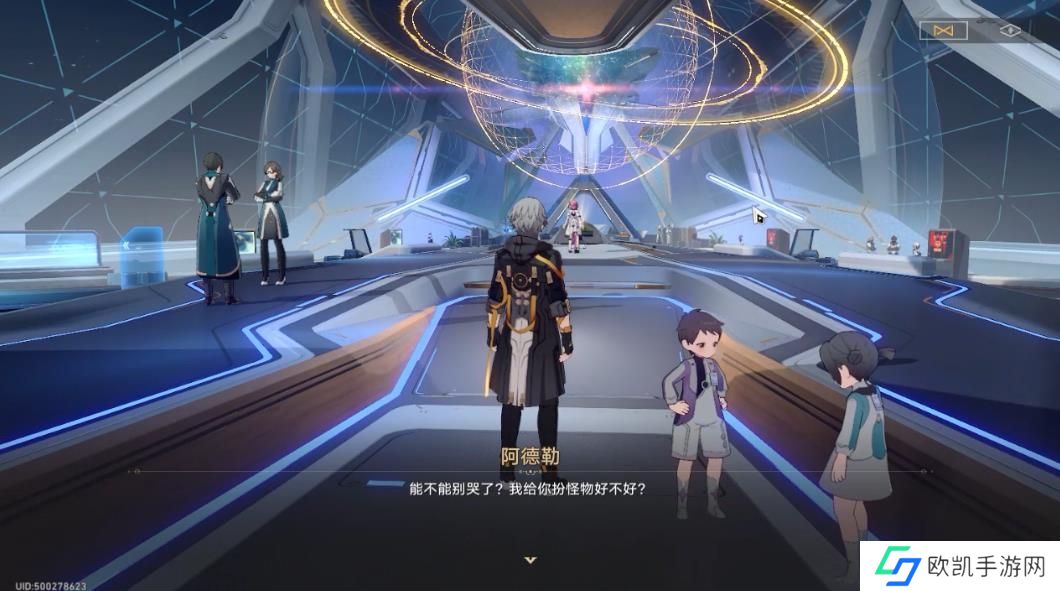
Task: Toggle the auto-play dialogue button
Action: 943,30
